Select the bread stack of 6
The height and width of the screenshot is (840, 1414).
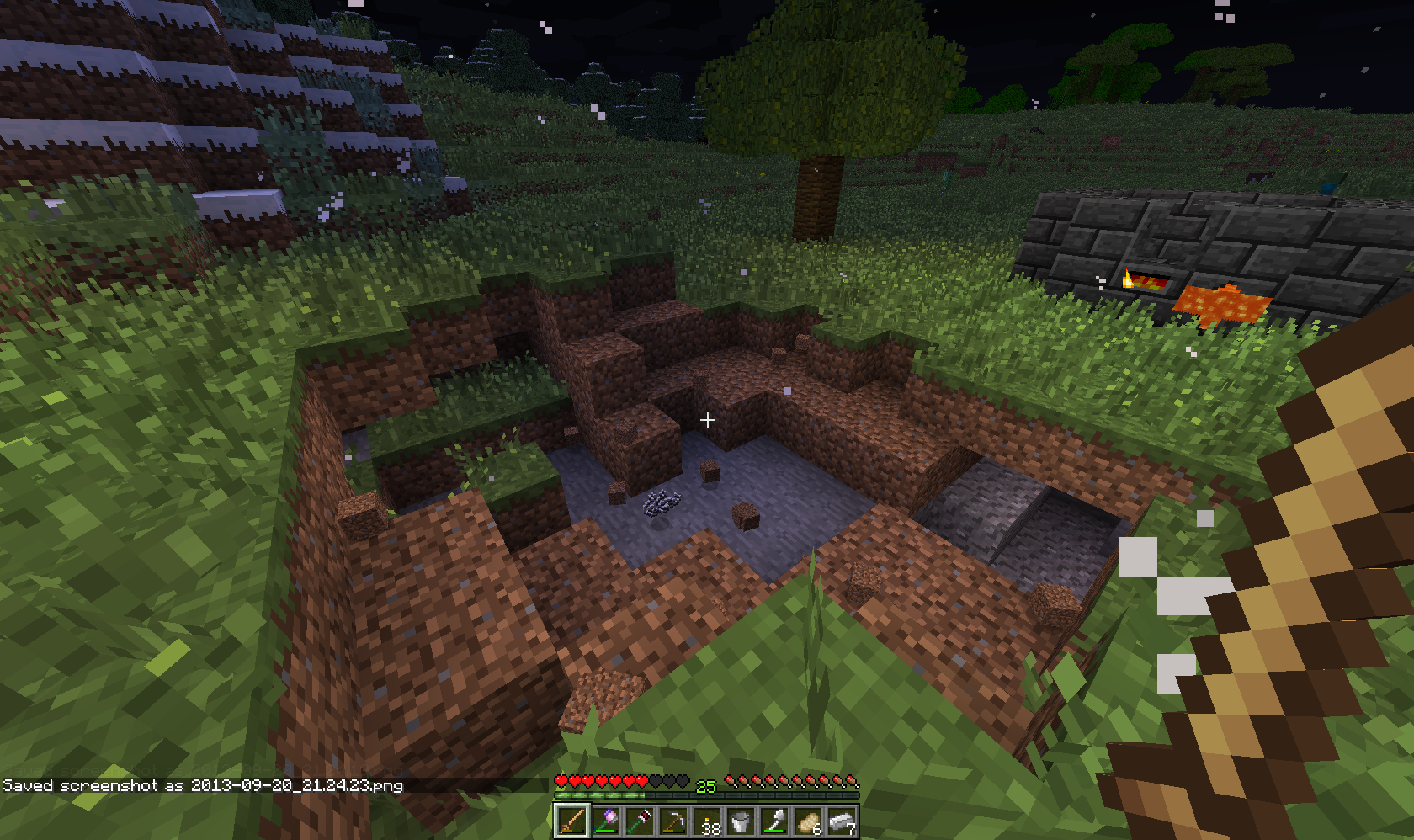click(807, 821)
